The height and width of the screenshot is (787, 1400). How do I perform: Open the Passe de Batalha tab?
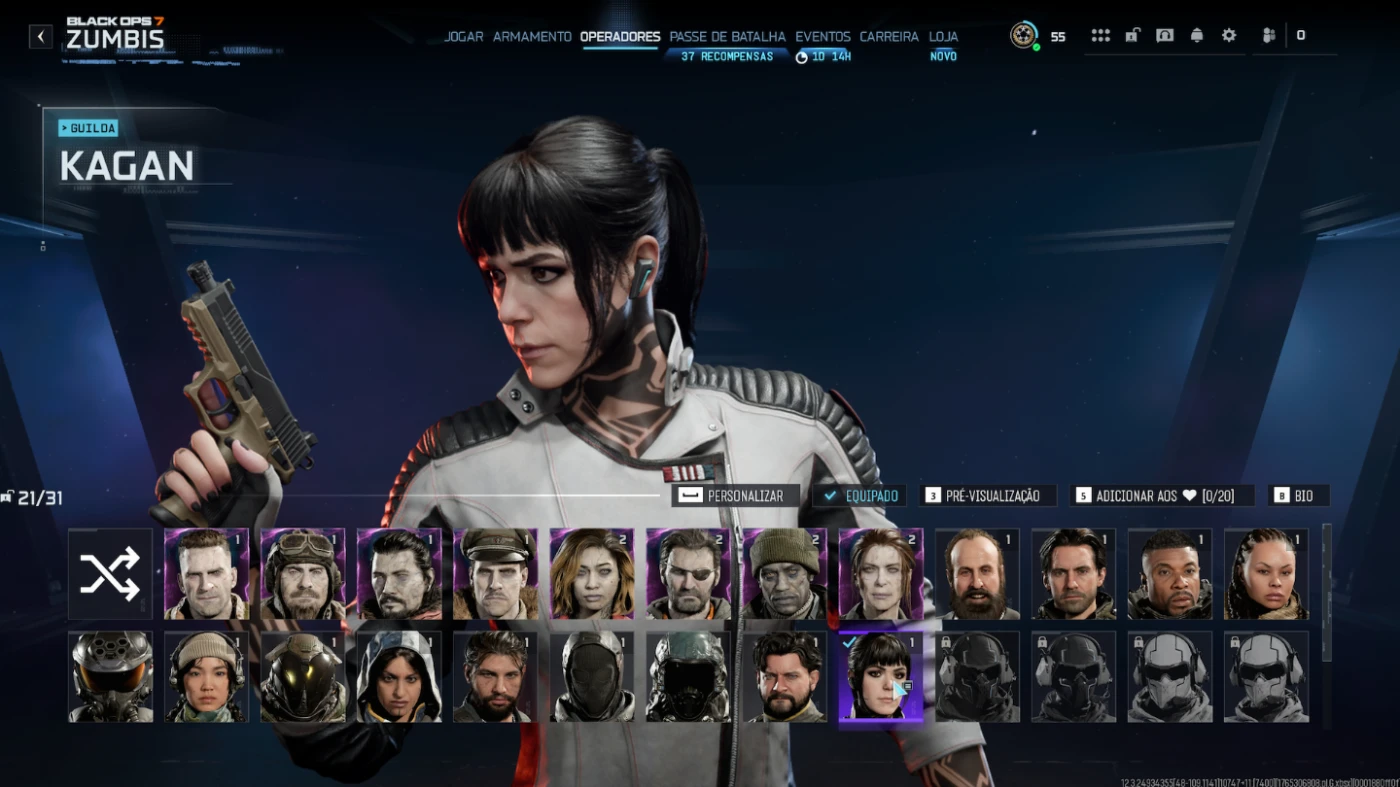[727, 37]
